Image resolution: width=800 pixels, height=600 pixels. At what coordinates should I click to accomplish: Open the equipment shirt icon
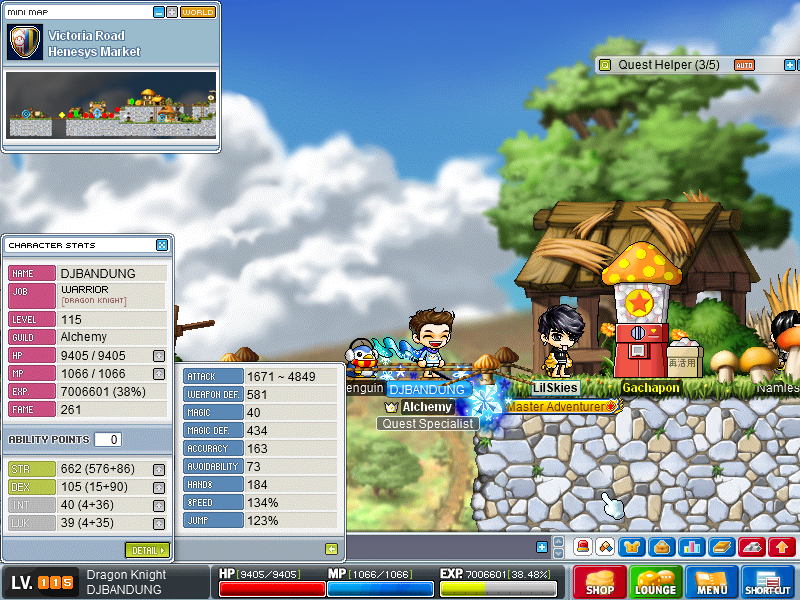(633, 547)
